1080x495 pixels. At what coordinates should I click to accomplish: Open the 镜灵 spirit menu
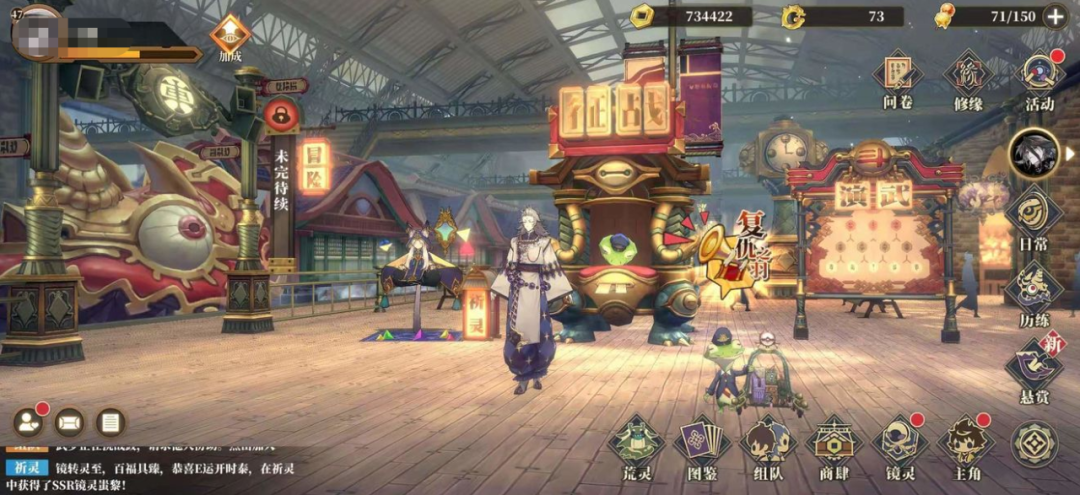click(x=900, y=443)
